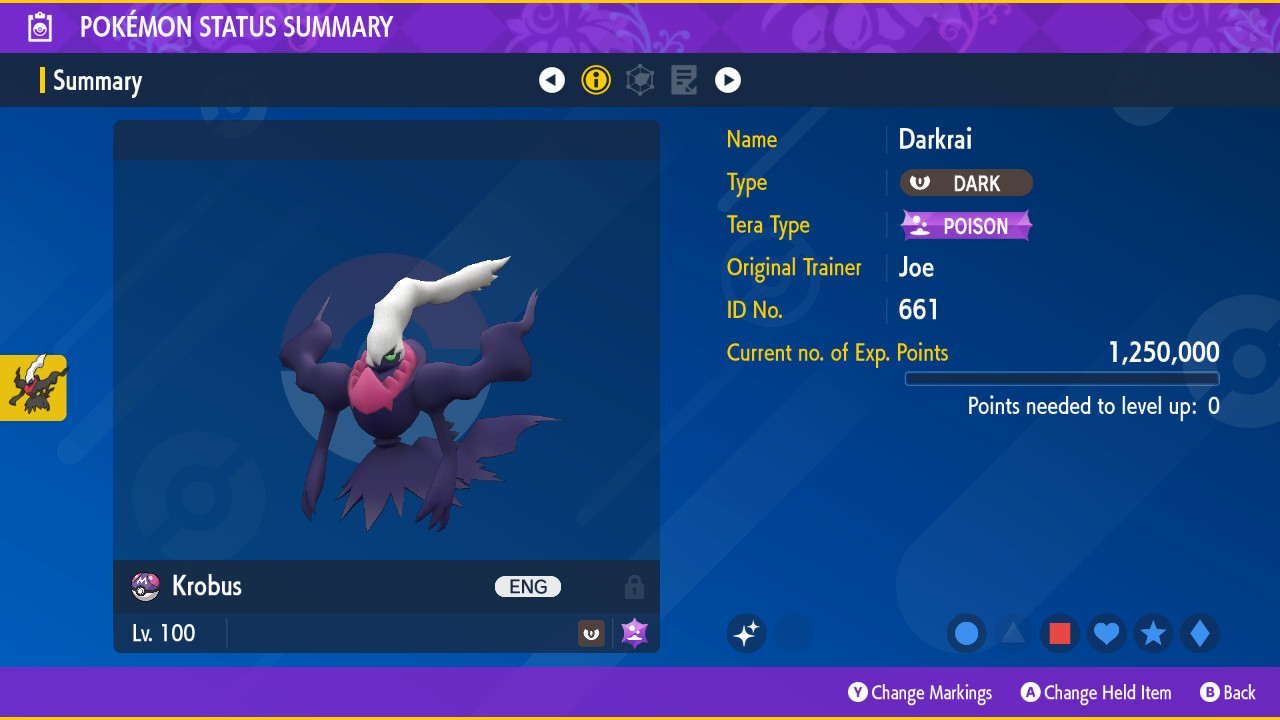Click the Dark type badge
This screenshot has width=1280, height=720.
click(966, 183)
